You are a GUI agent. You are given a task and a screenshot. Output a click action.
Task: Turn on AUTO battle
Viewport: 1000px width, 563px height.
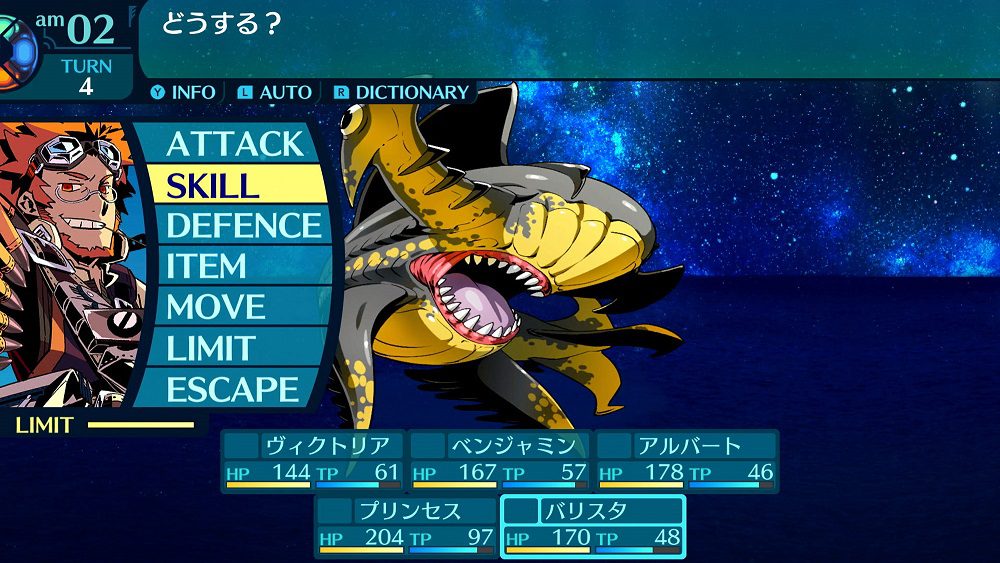pyautogui.click(x=275, y=92)
